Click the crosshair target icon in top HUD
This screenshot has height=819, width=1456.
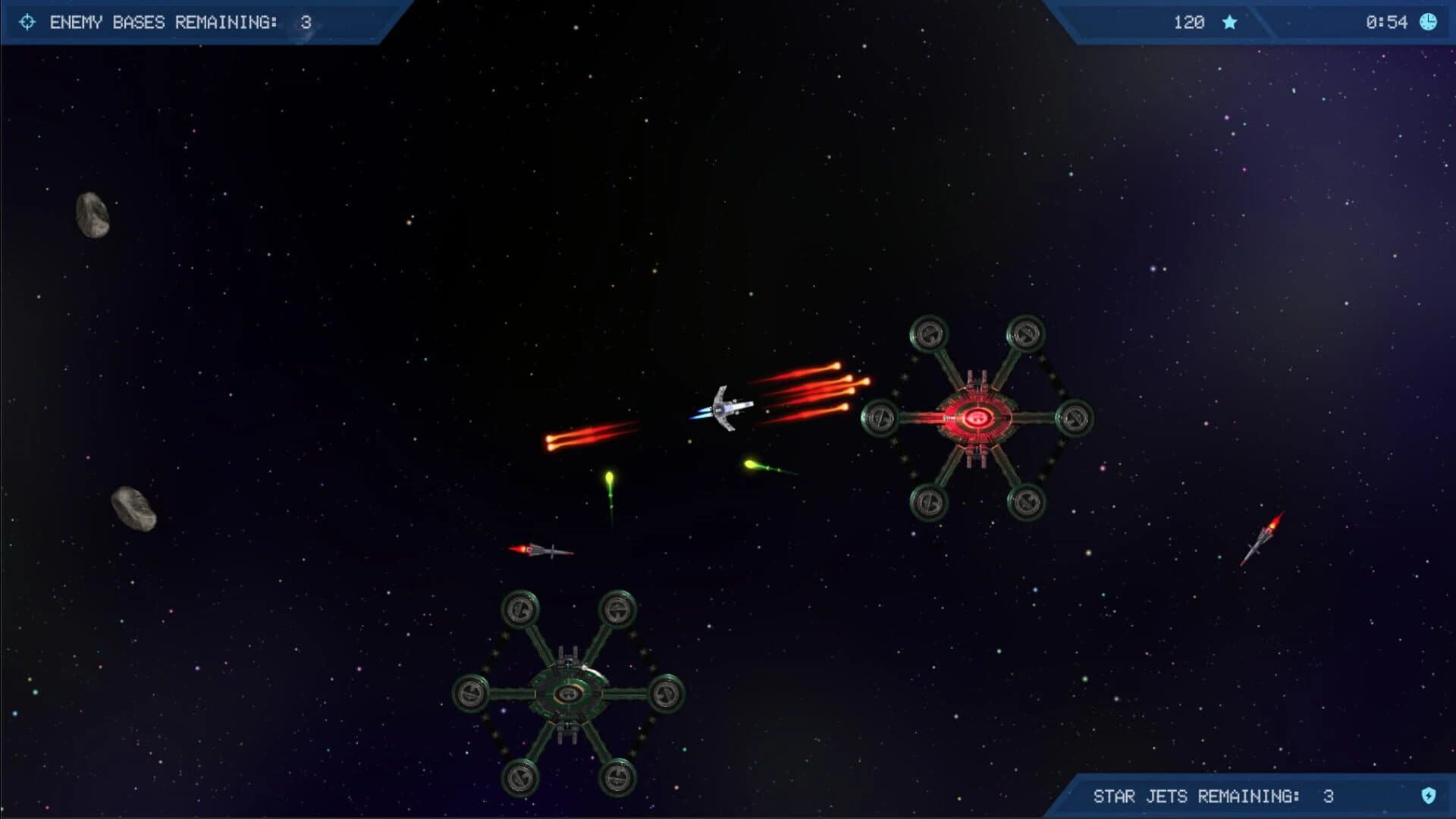point(27,22)
